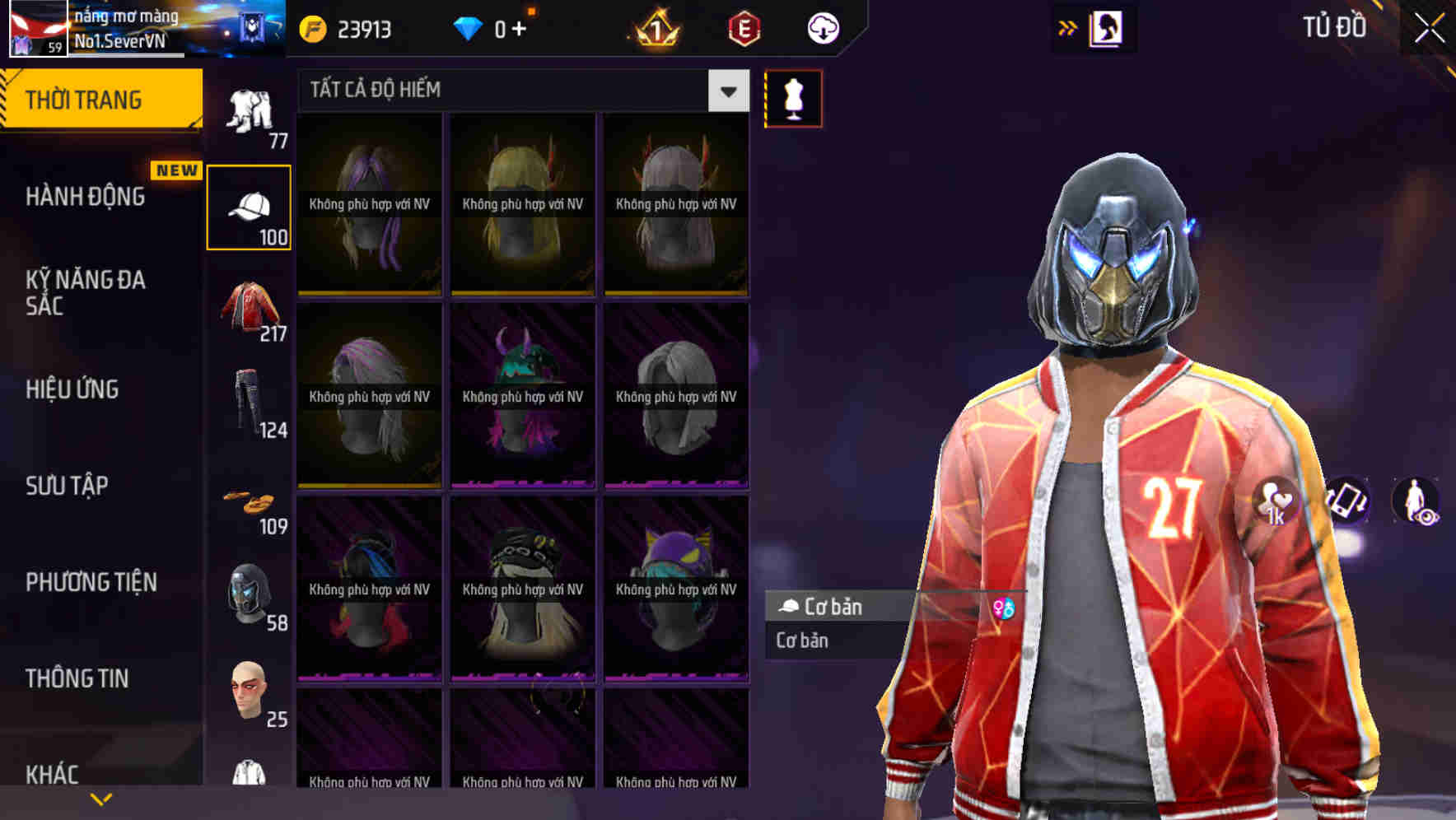1456x820 pixels.
Task: Open the E badge icon
Action: (x=743, y=29)
